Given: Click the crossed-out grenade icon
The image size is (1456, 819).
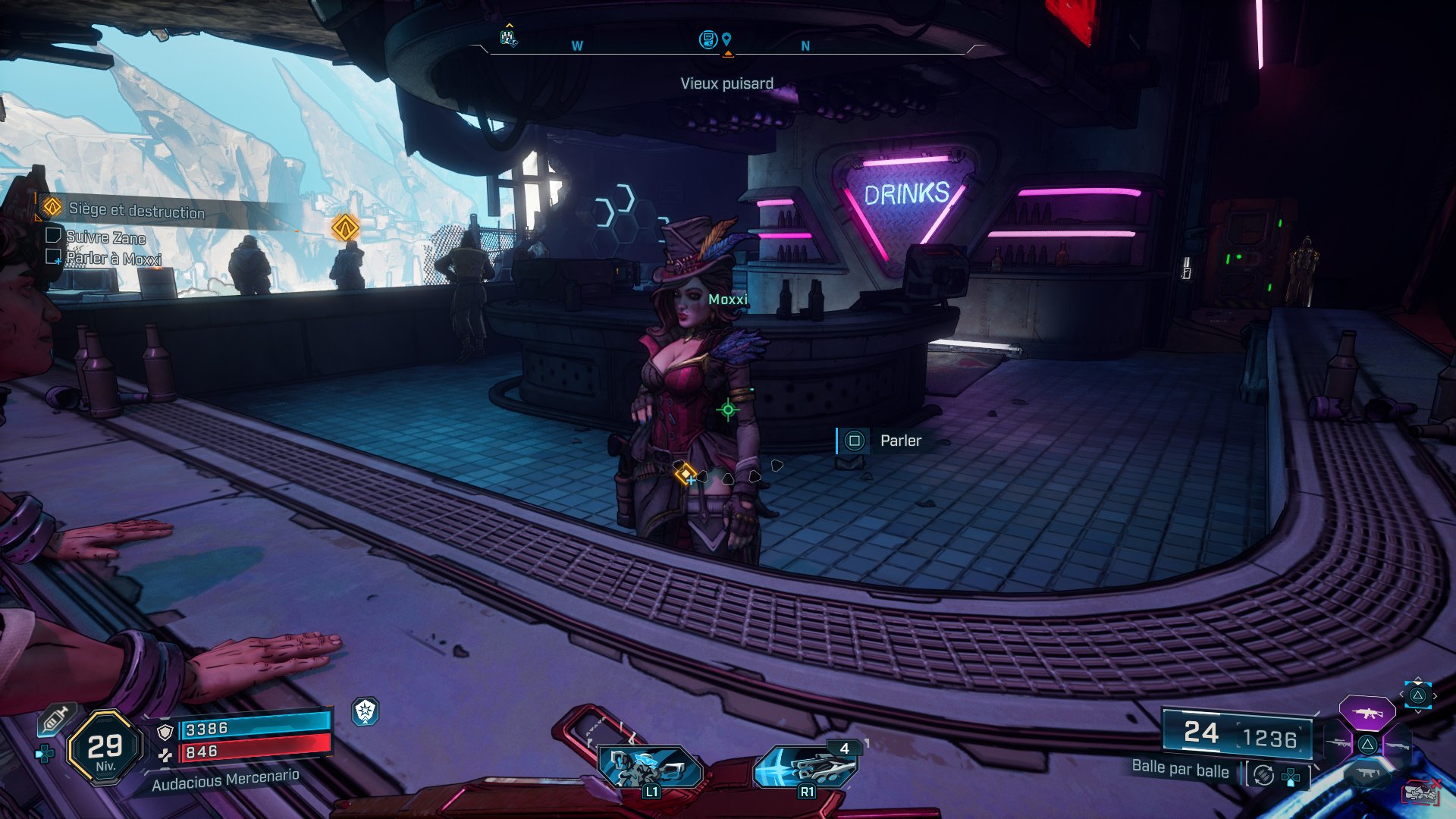Looking at the screenshot, I should coord(1421,791).
